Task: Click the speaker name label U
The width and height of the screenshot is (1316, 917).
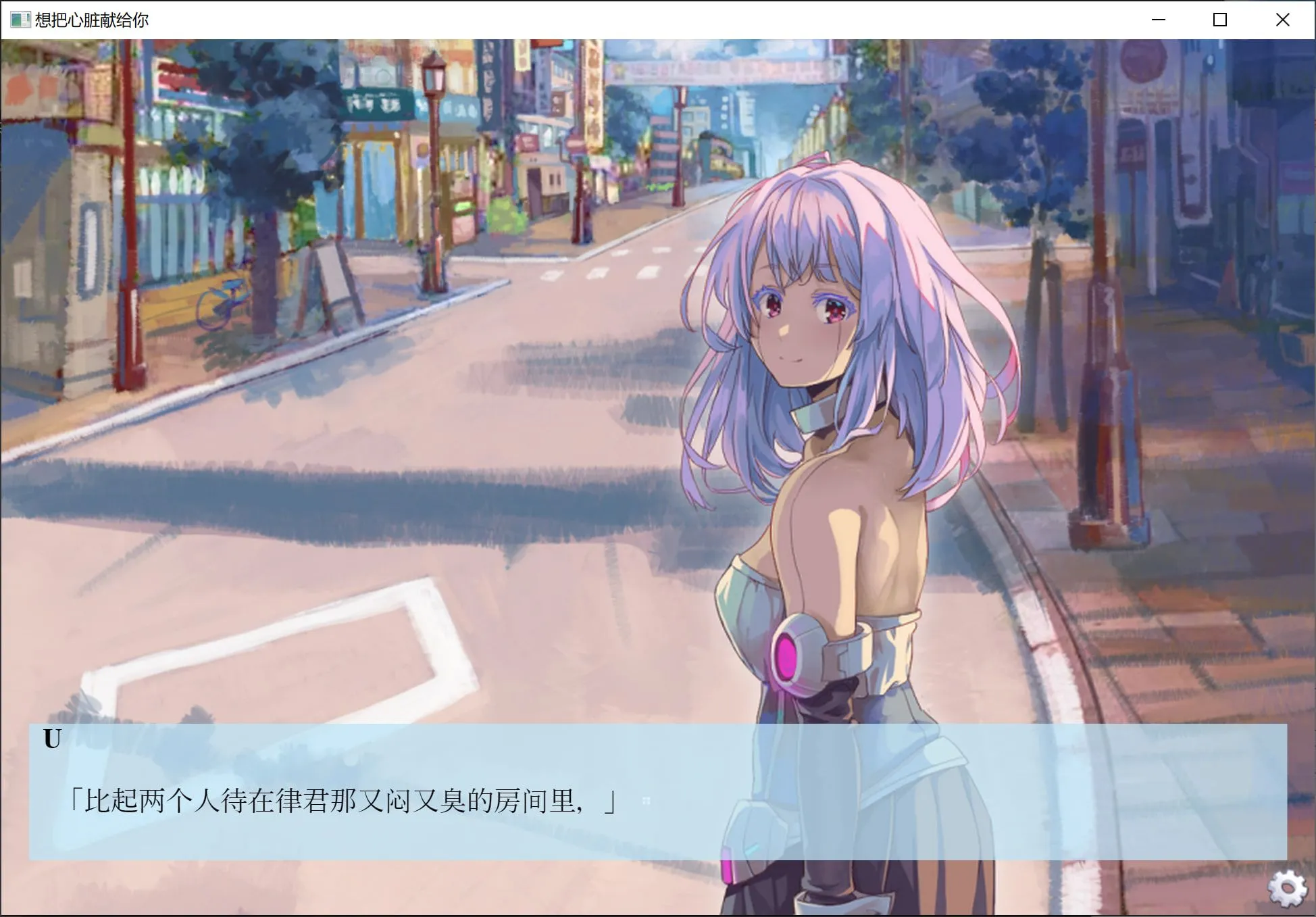Action: pos(52,739)
